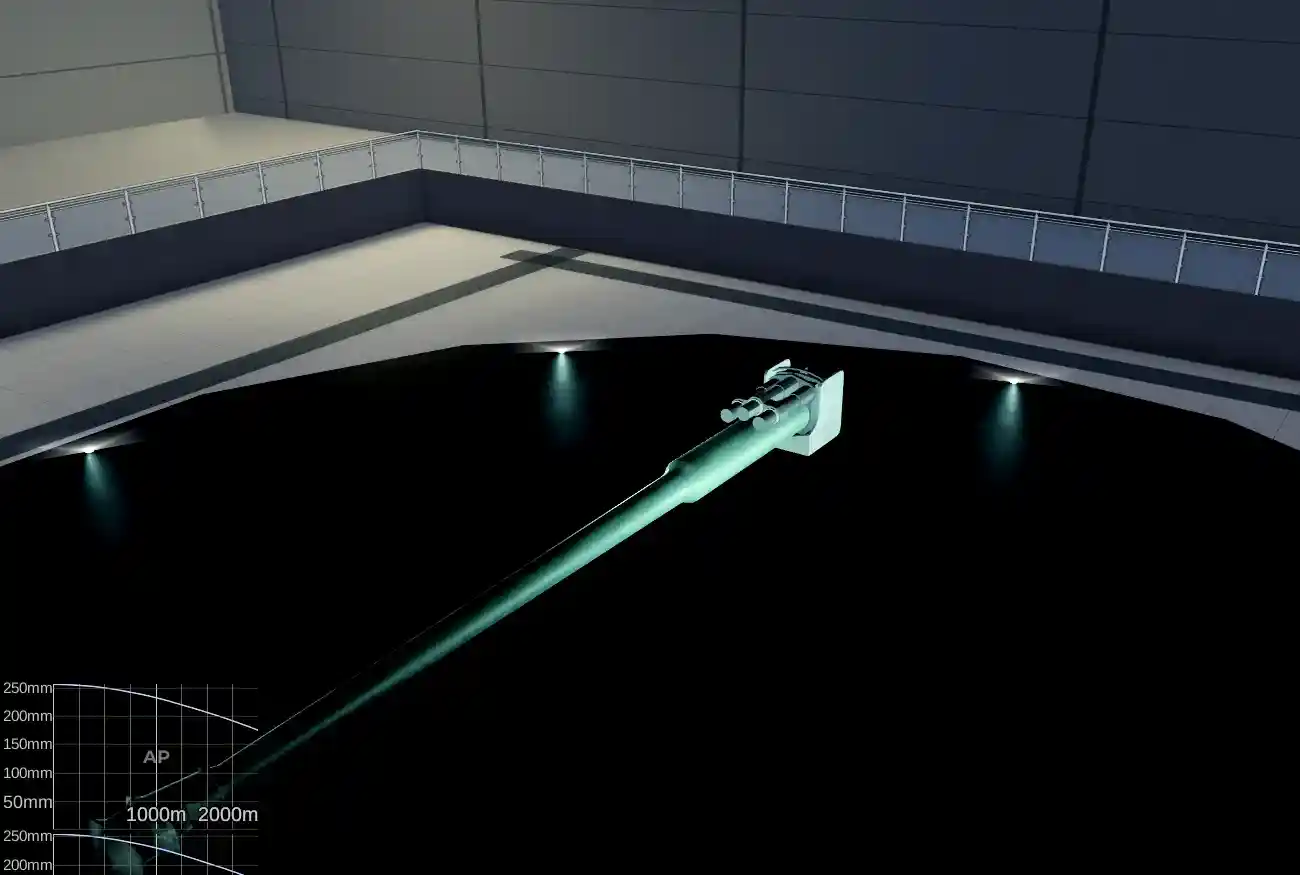Open the second penetration chart below
This screenshot has width=1300, height=875.
coord(150,850)
